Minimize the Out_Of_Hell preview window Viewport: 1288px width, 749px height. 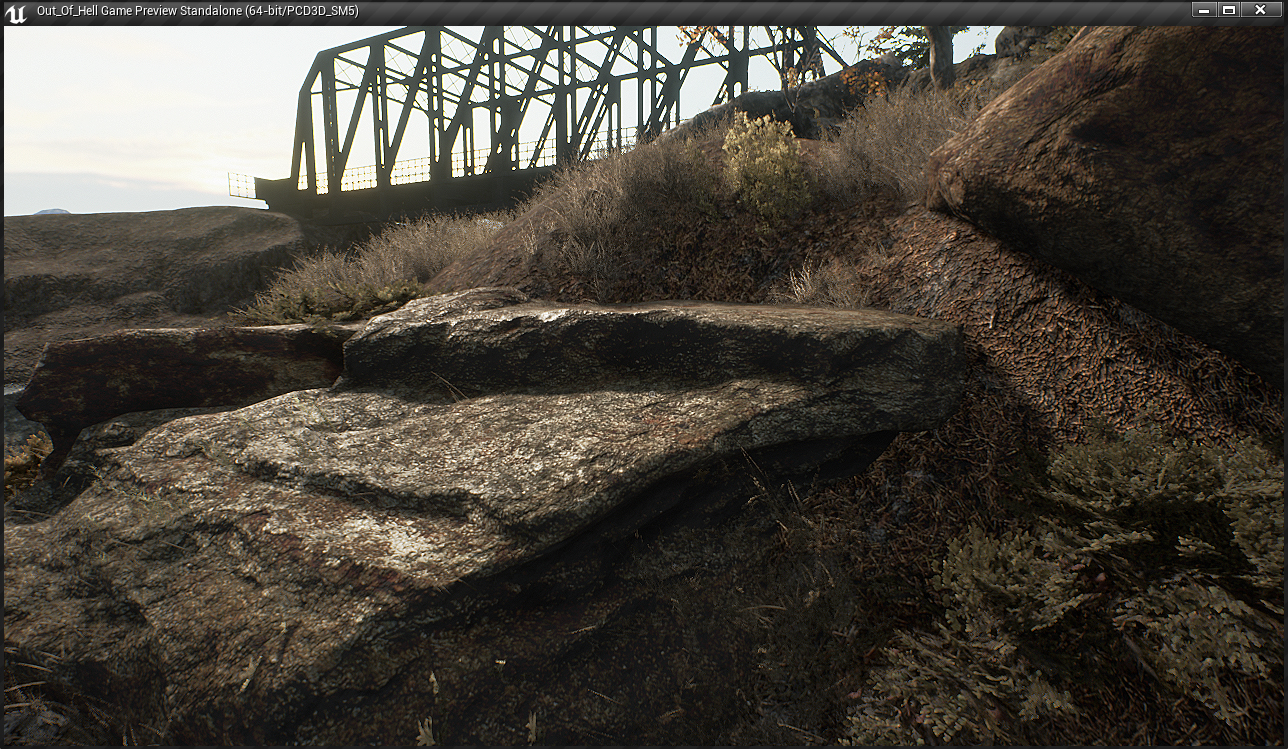pos(1204,10)
